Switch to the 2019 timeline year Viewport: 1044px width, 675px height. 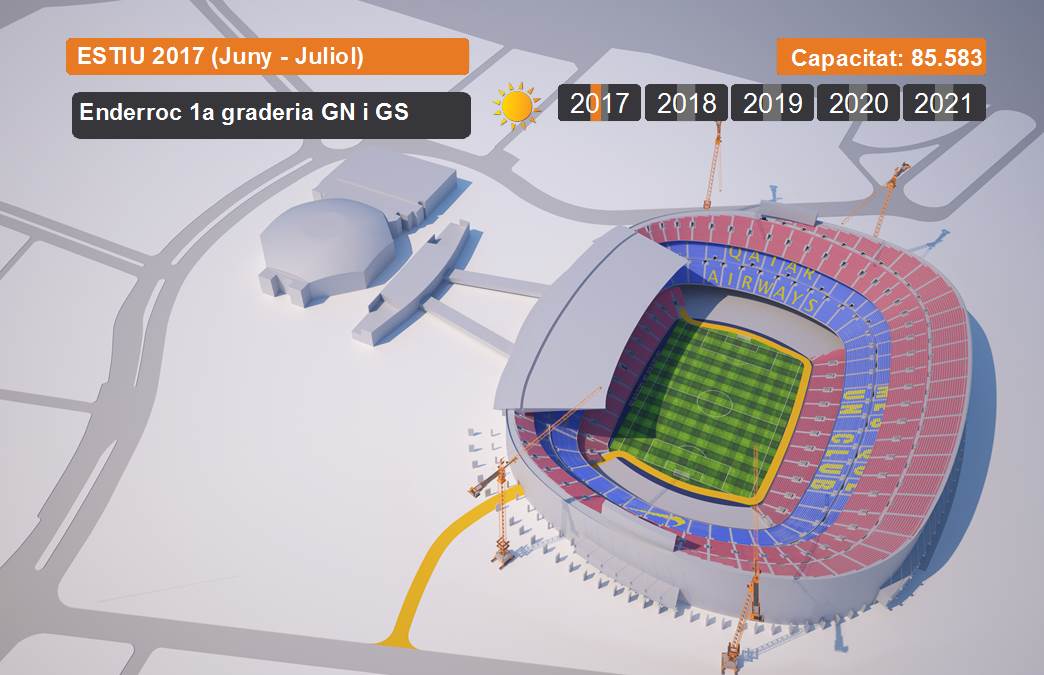click(772, 103)
